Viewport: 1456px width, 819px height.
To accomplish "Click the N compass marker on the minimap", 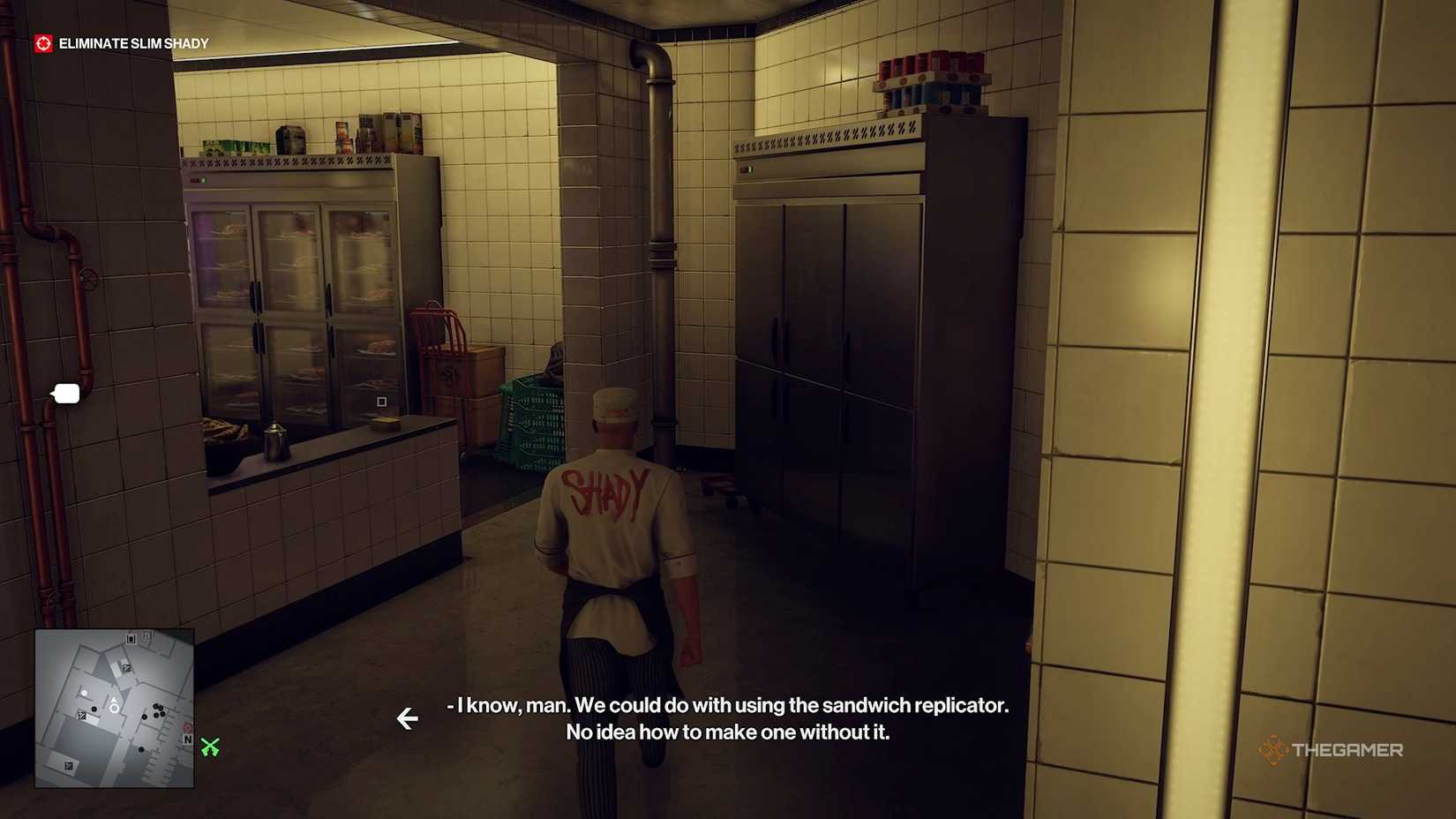I will tap(188, 739).
